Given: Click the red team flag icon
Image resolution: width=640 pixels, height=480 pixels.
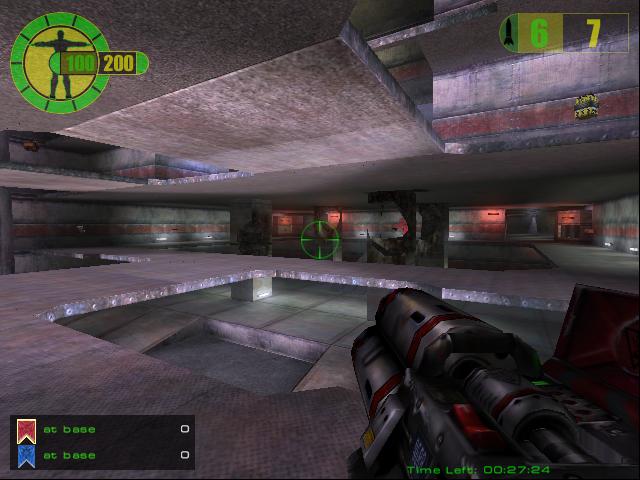Looking at the screenshot, I should [27, 430].
